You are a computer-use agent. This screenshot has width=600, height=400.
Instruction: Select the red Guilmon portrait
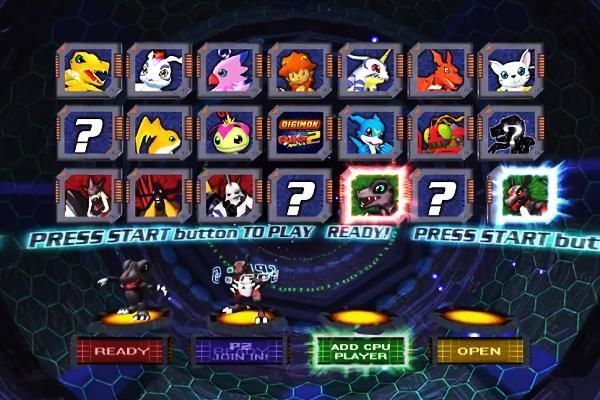439,71
